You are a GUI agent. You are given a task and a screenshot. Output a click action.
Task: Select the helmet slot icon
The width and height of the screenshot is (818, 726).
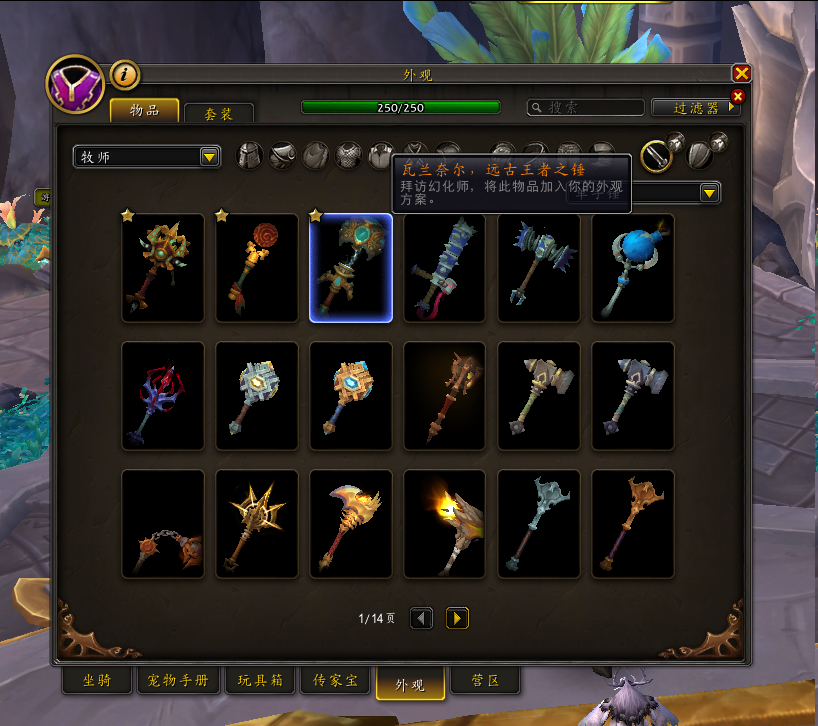coord(249,156)
